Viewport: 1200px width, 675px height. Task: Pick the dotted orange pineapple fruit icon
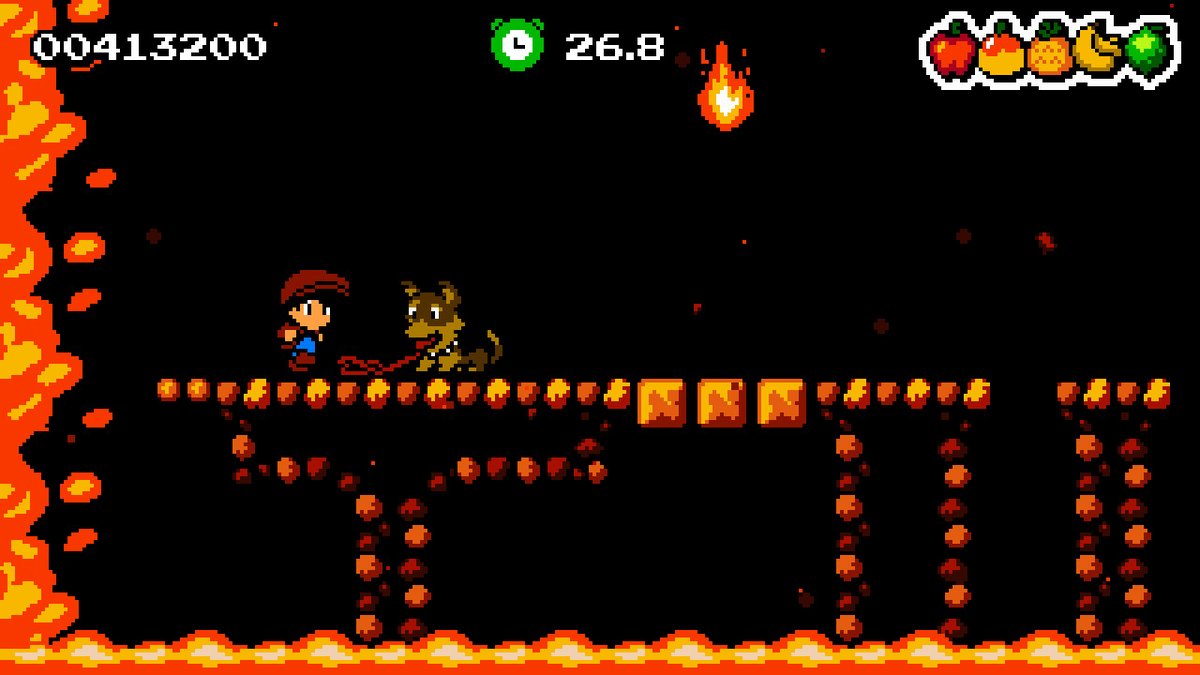point(1049,52)
